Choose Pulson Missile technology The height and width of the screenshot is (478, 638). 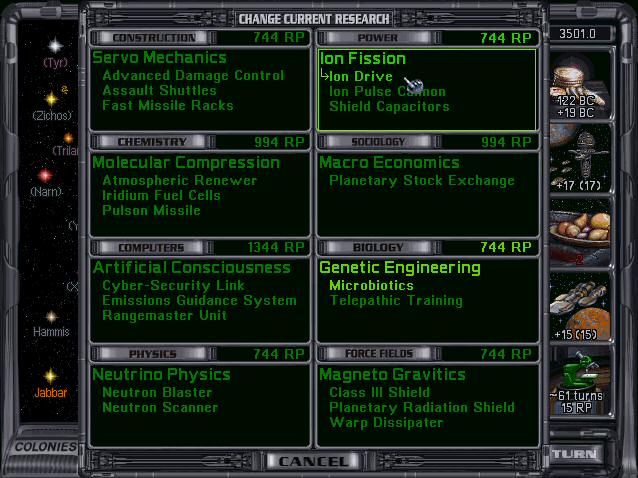[151, 211]
